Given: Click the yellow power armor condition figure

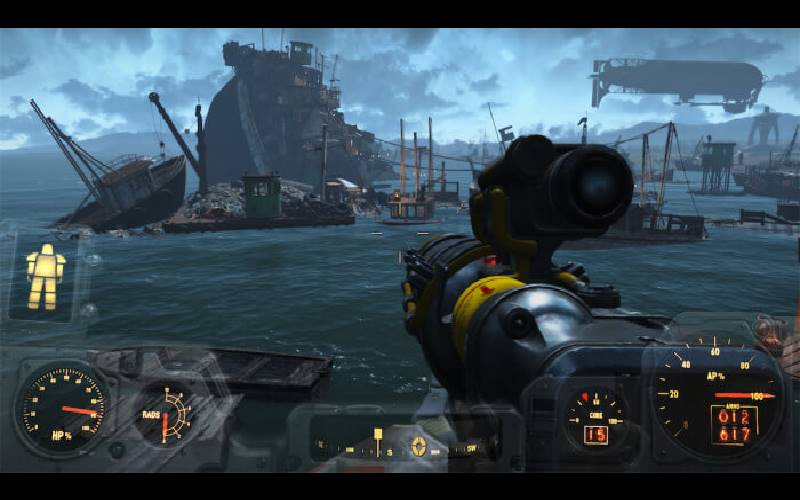Looking at the screenshot, I should point(45,276).
